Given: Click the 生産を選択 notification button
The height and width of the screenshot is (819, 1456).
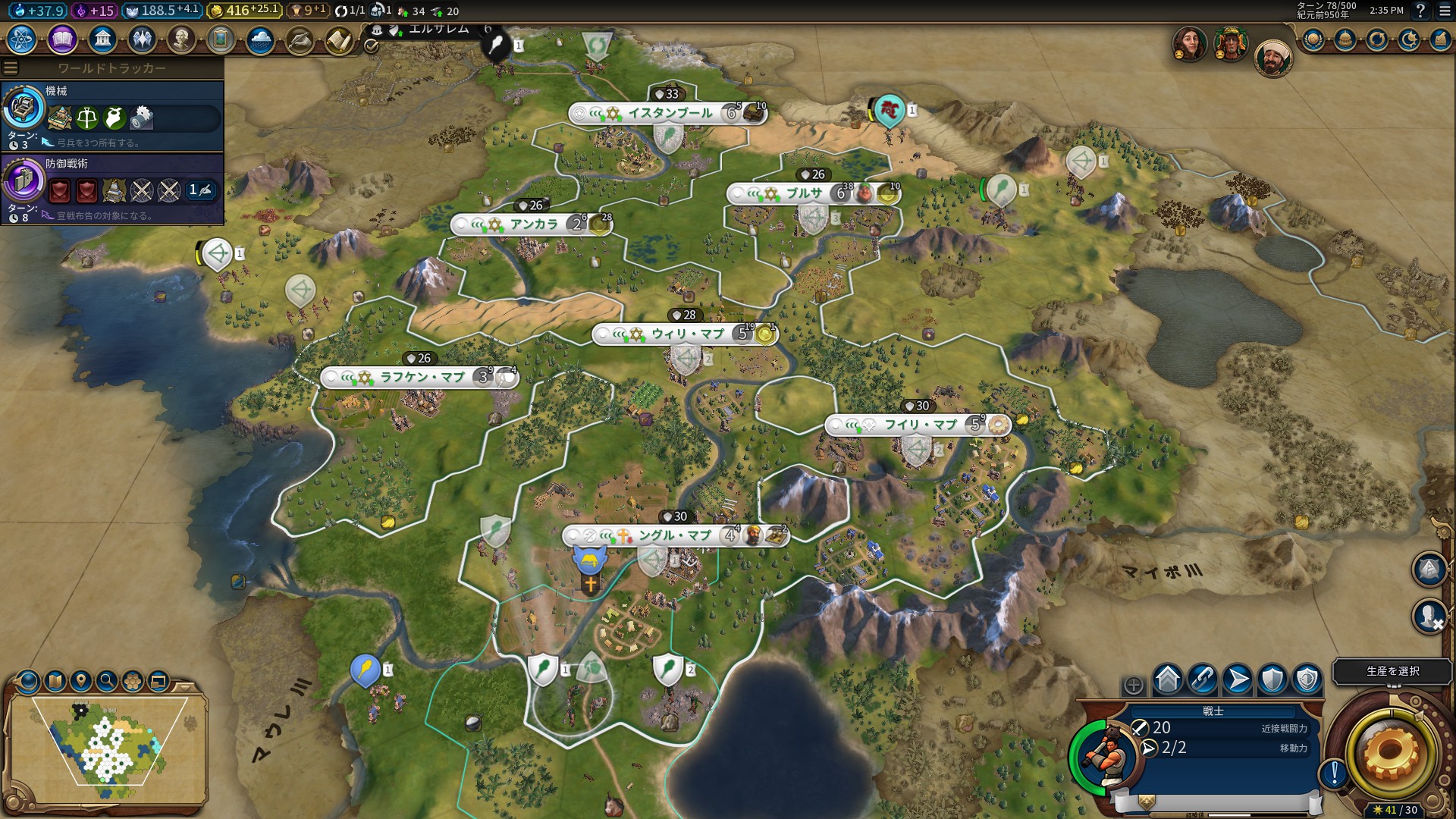Looking at the screenshot, I should pos(1392,671).
